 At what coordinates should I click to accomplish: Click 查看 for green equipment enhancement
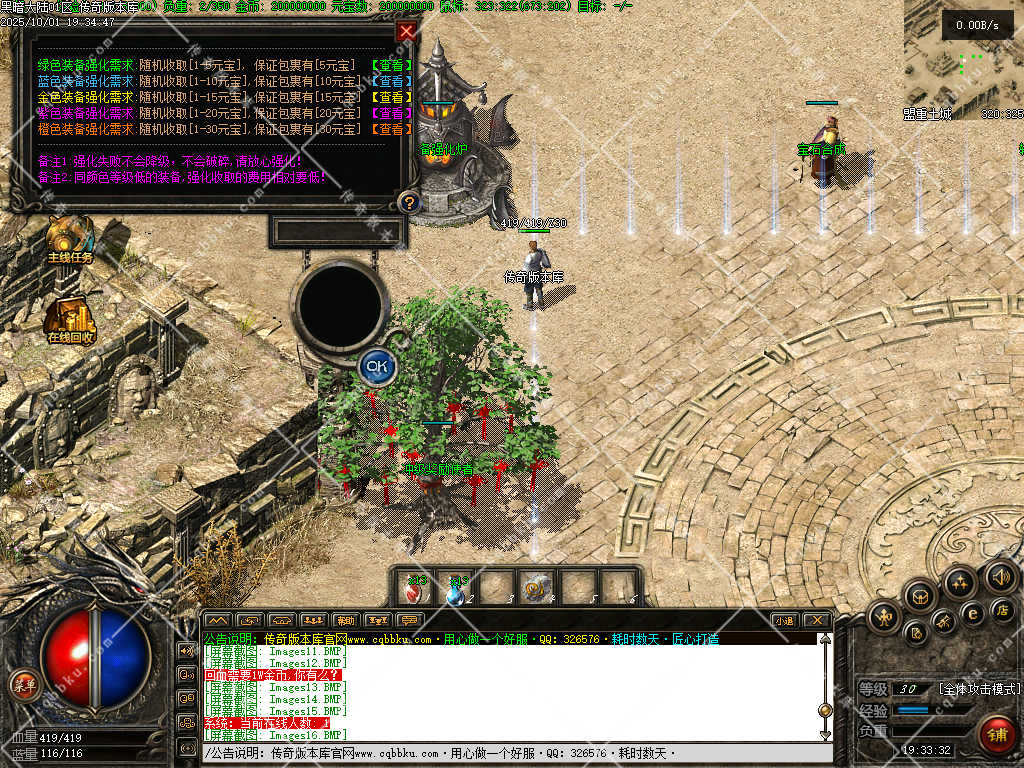(391, 66)
